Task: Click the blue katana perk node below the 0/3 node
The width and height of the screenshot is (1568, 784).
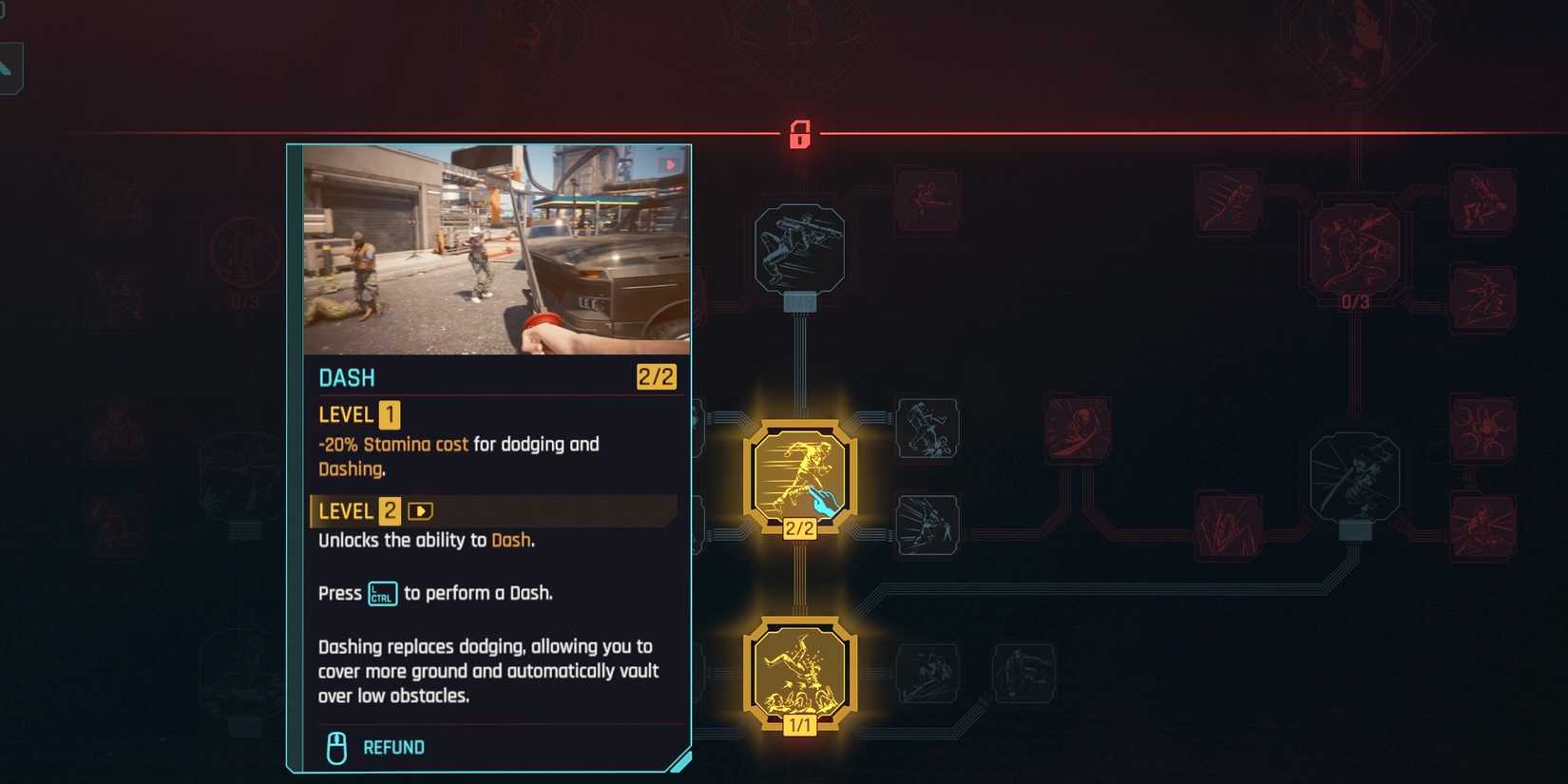Action: tap(1355, 477)
